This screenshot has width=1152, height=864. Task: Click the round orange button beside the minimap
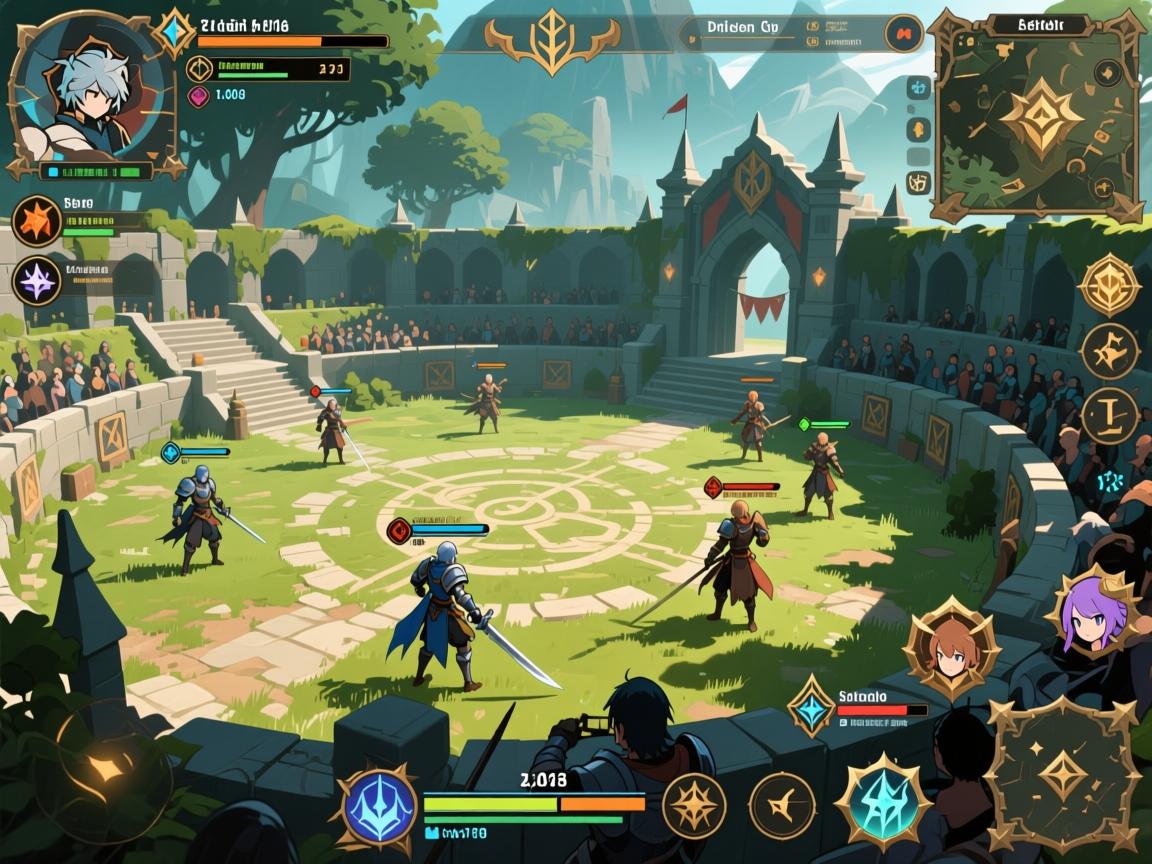(x=902, y=33)
